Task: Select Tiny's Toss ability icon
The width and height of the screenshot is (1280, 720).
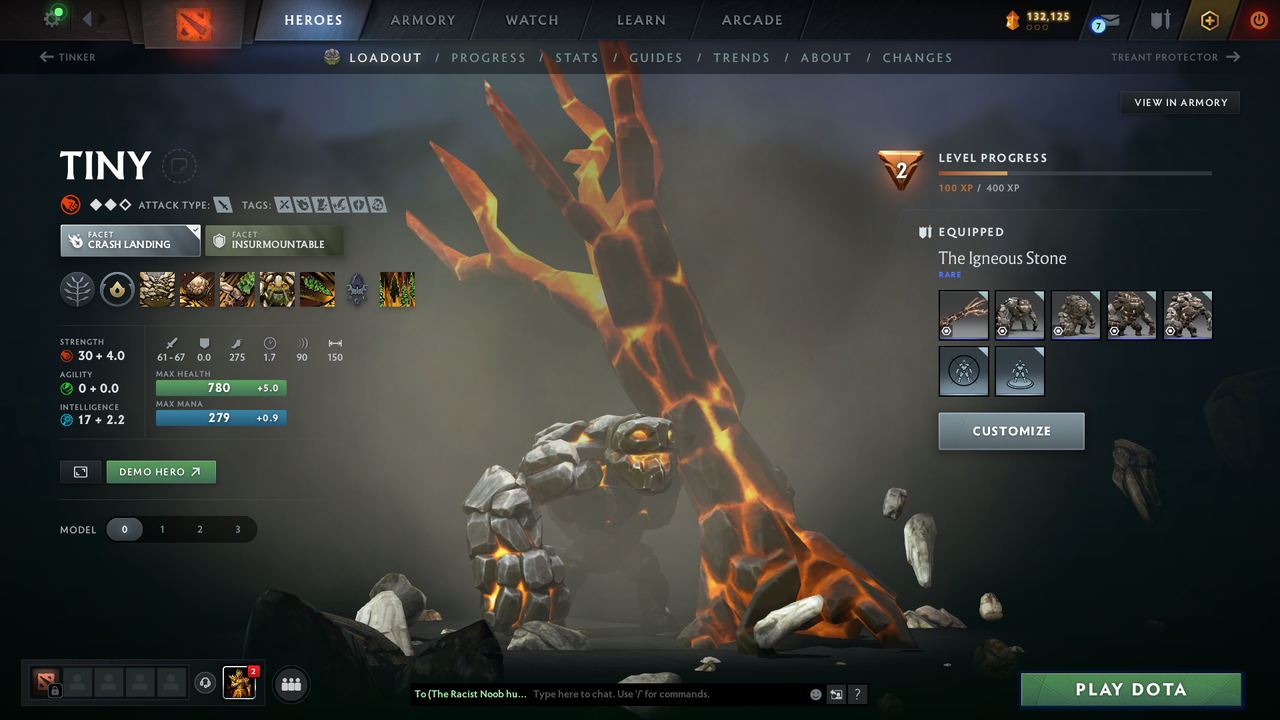Action: pyautogui.click(x=197, y=289)
